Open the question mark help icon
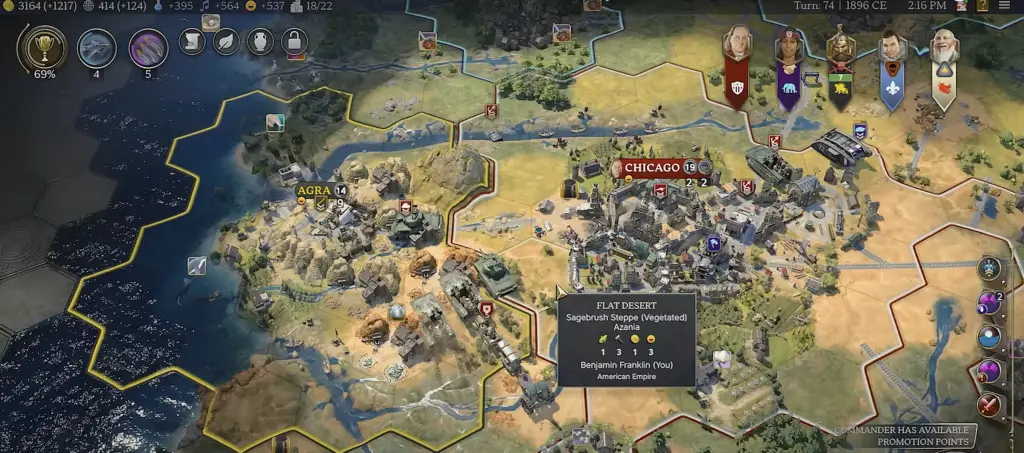The height and width of the screenshot is (453, 1024). point(984,6)
